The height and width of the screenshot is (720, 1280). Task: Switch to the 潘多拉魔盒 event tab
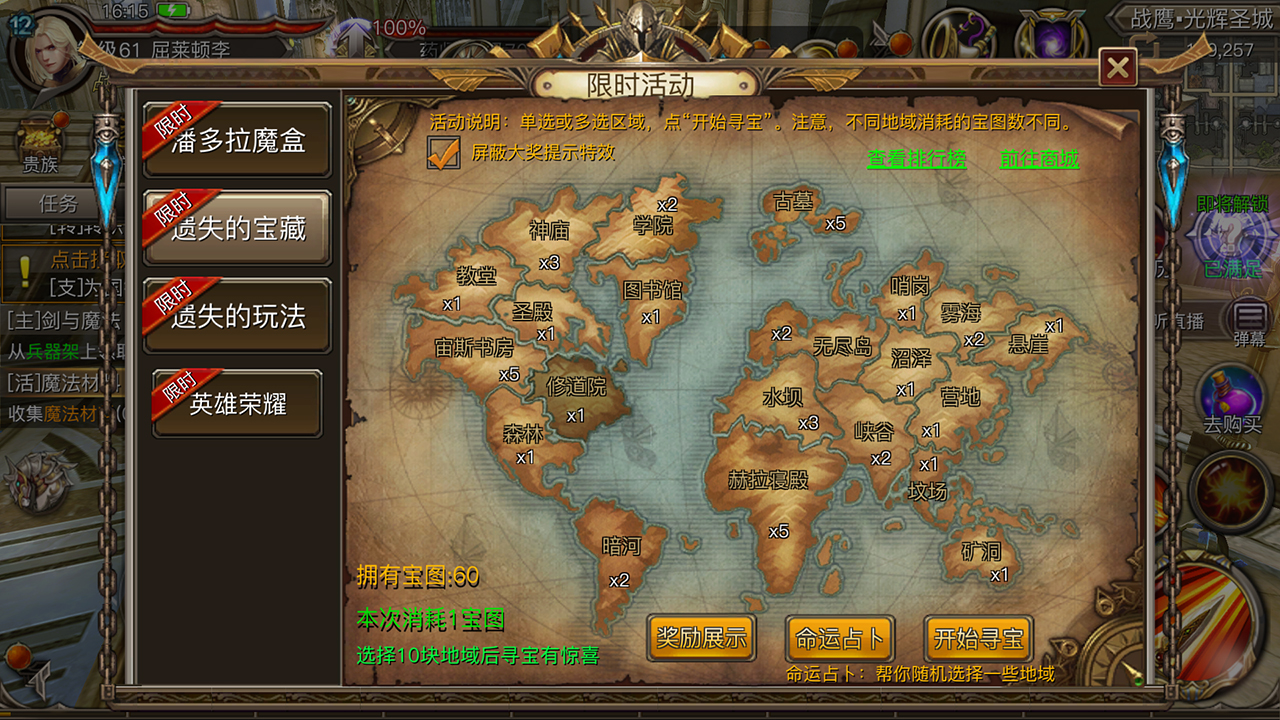(x=237, y=140)
